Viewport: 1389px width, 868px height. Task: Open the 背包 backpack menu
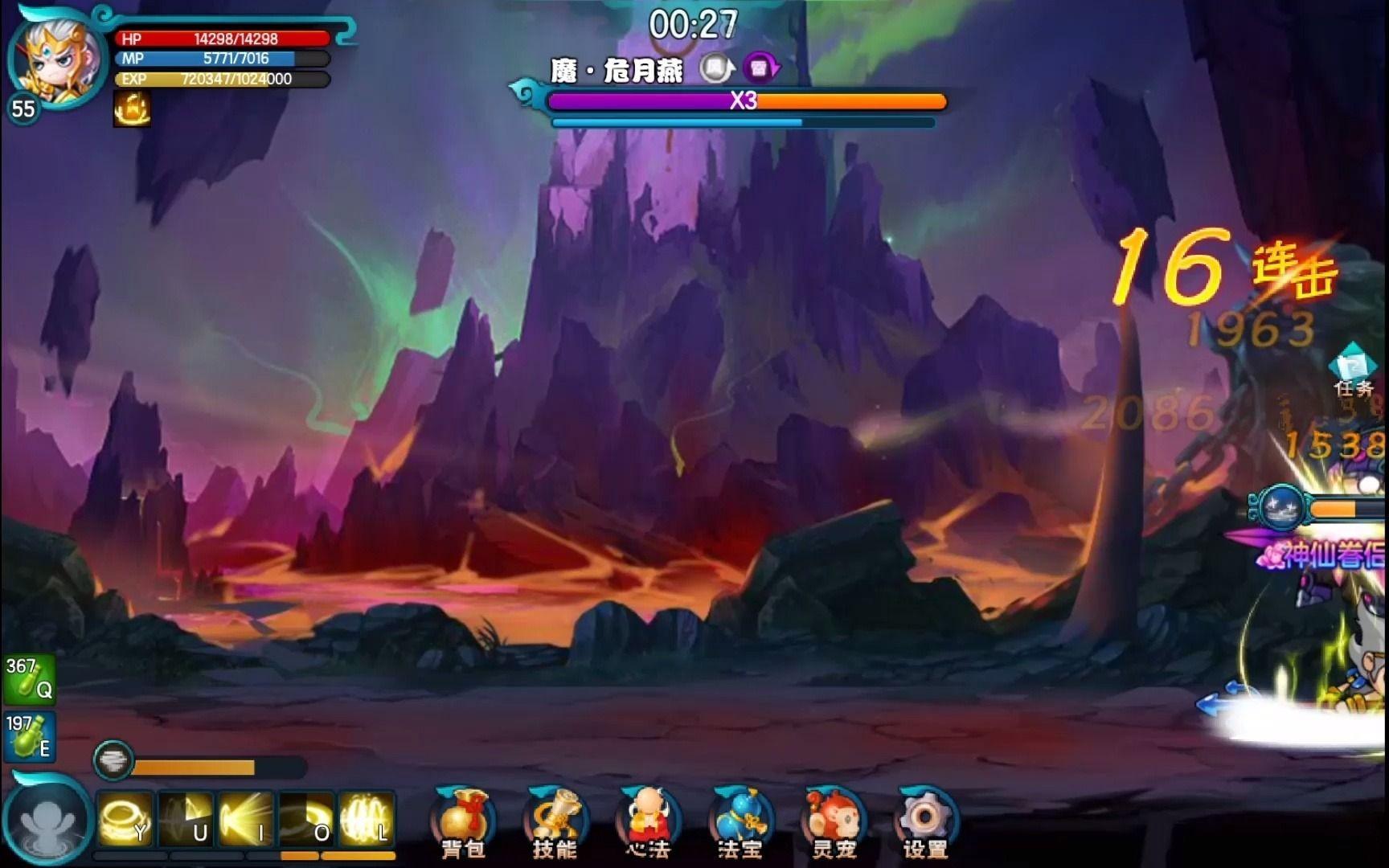463,821
